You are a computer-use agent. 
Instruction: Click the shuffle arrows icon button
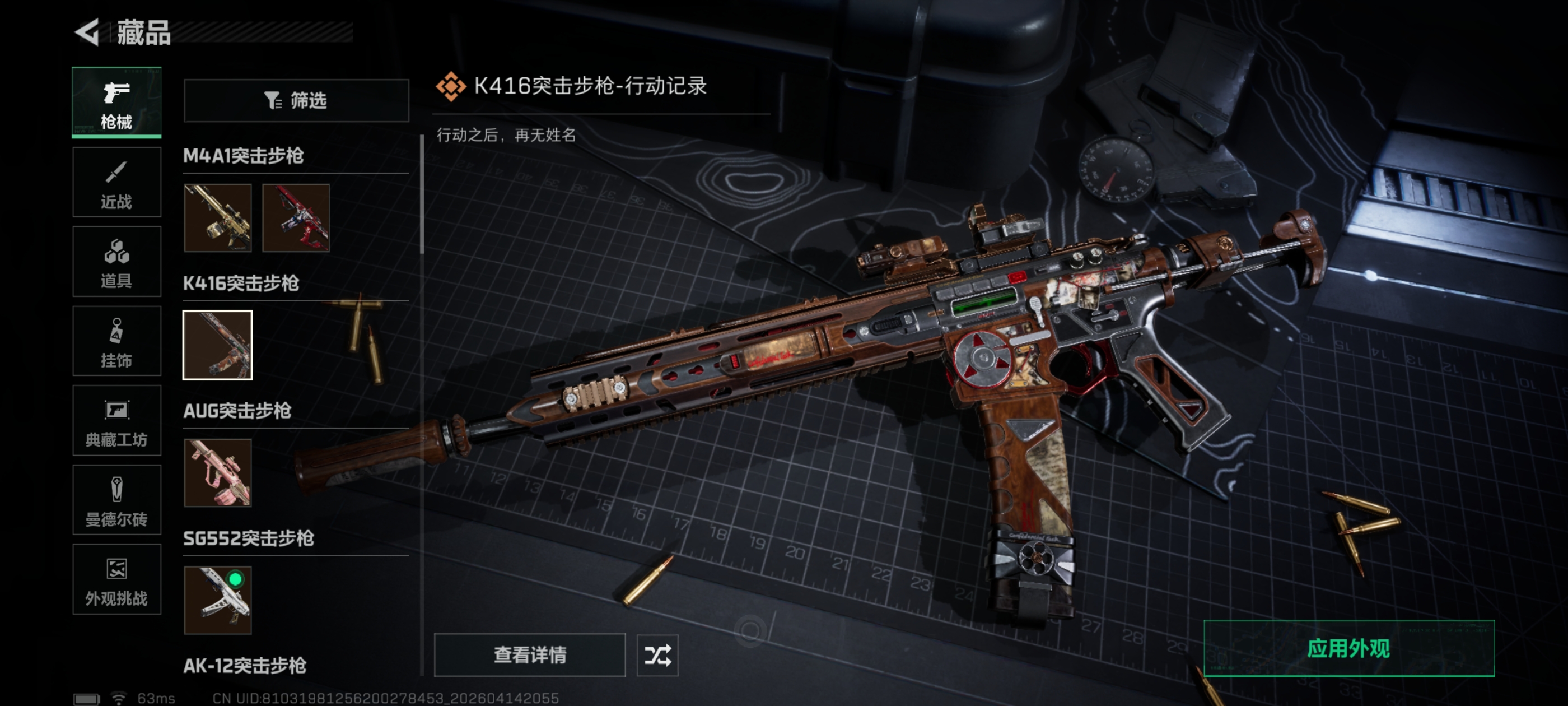(657, 655)
